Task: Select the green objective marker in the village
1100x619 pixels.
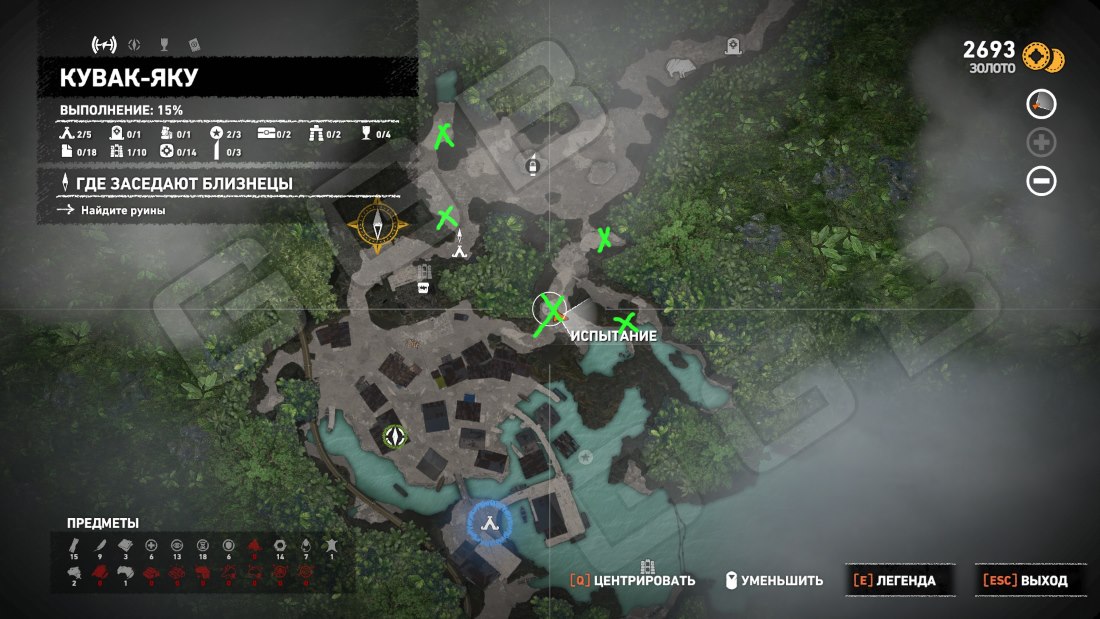Action: (397, 435)
